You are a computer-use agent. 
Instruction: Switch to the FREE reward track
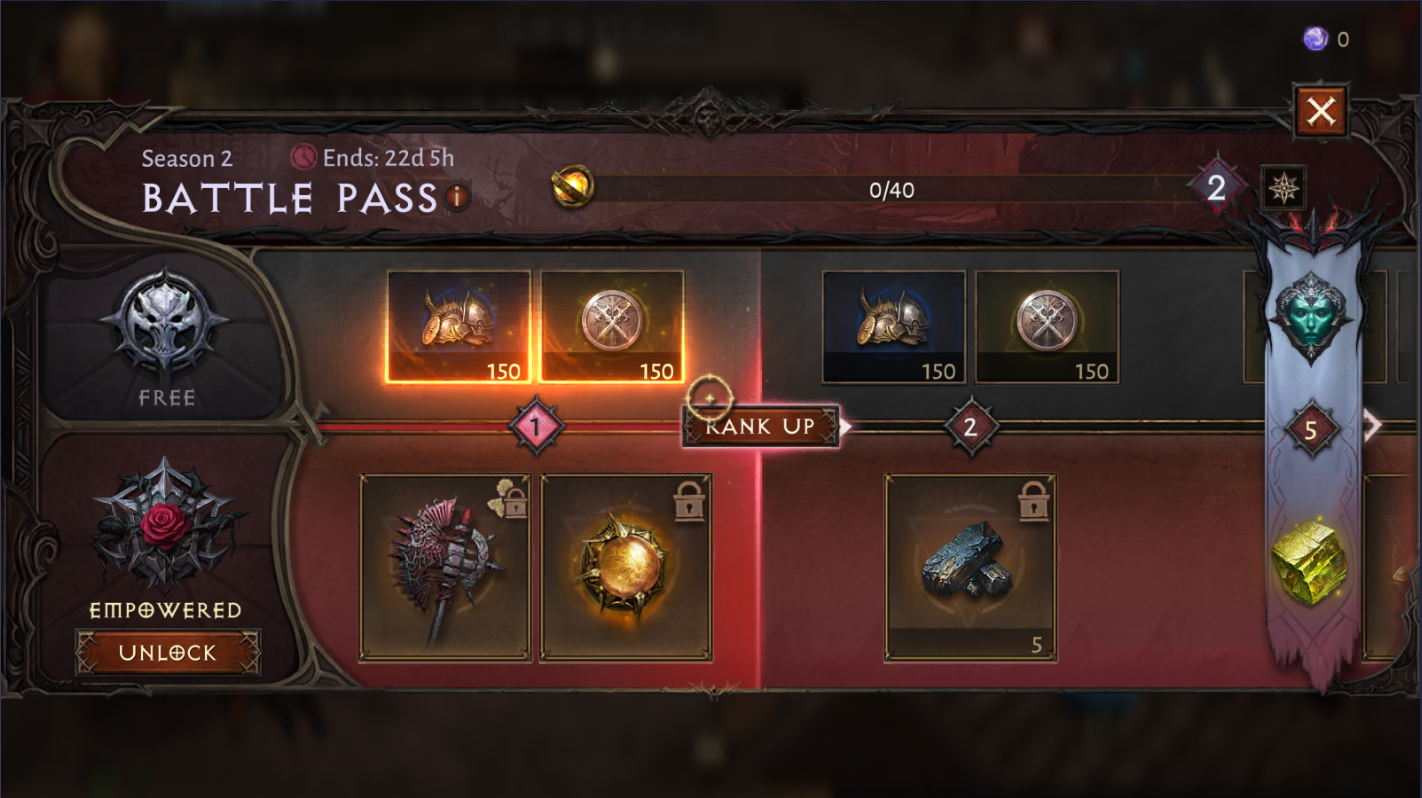point(165,340)
